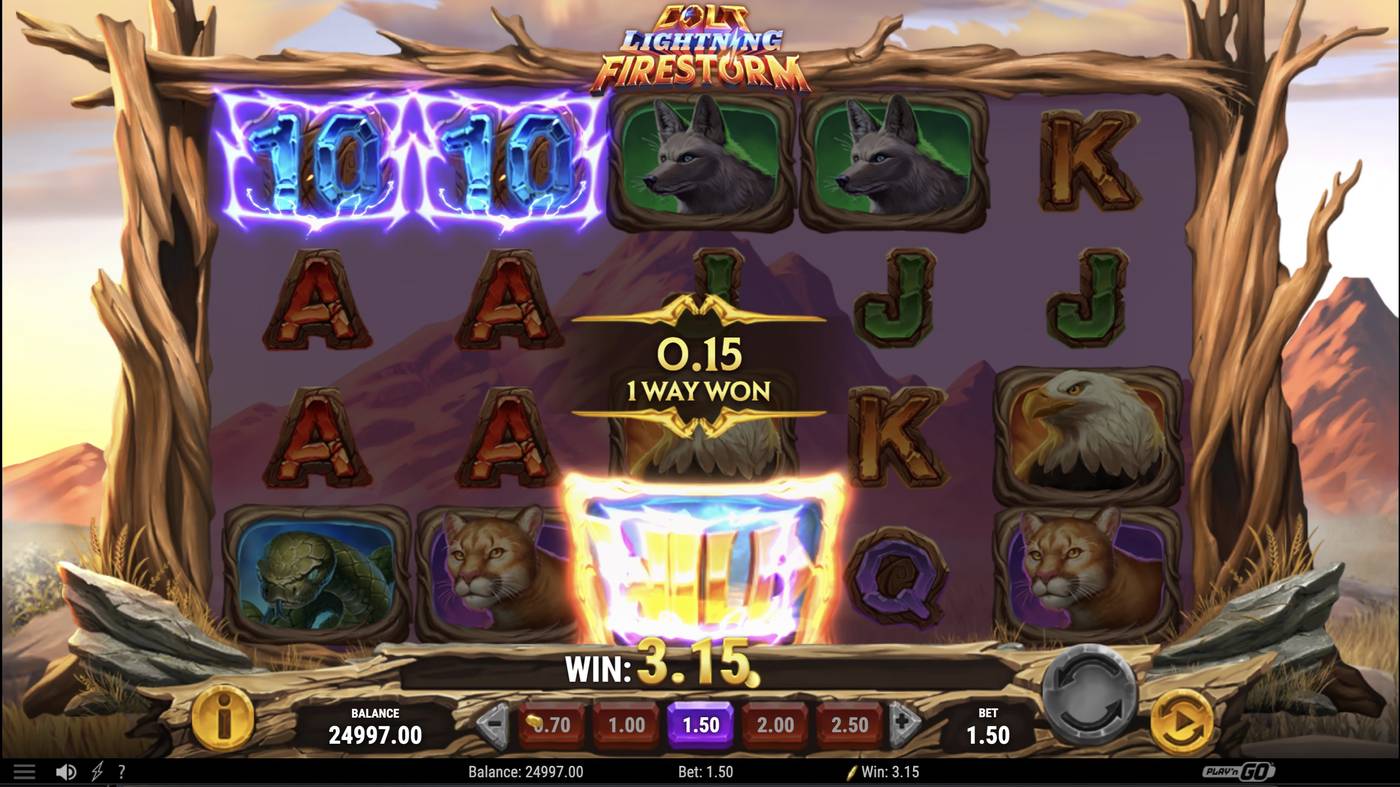Click the Balance display showing 24997.00
This screenshot has height=787, width=1400.
click(x=375, y=725)
